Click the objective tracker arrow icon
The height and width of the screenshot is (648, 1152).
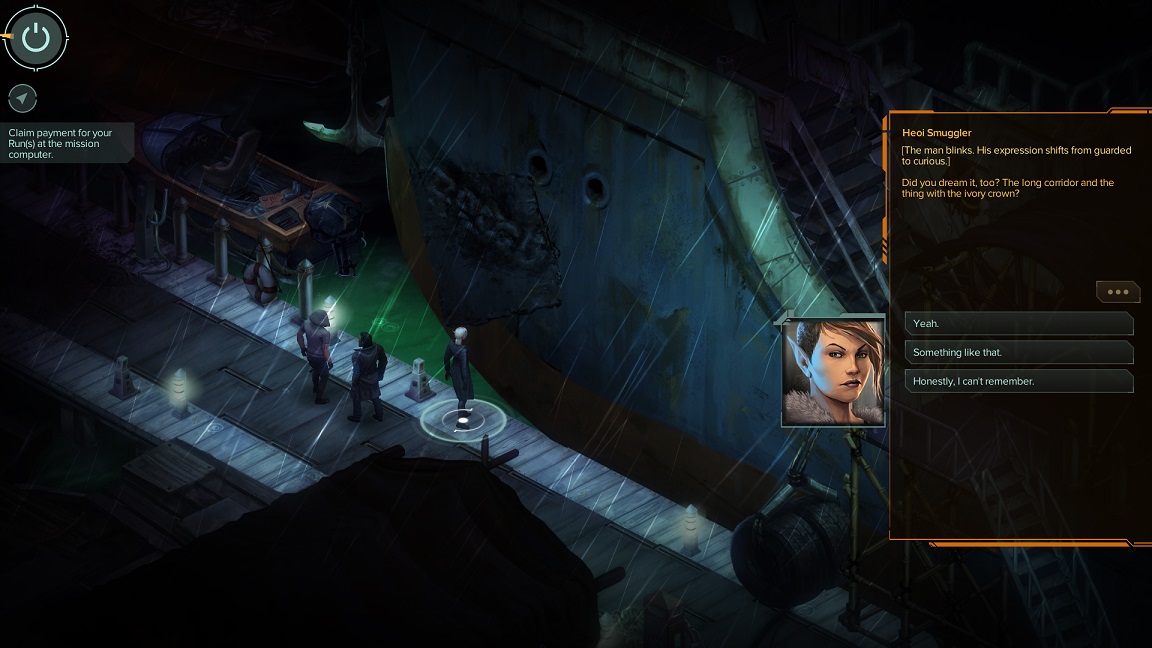click(x=22, y=98)
